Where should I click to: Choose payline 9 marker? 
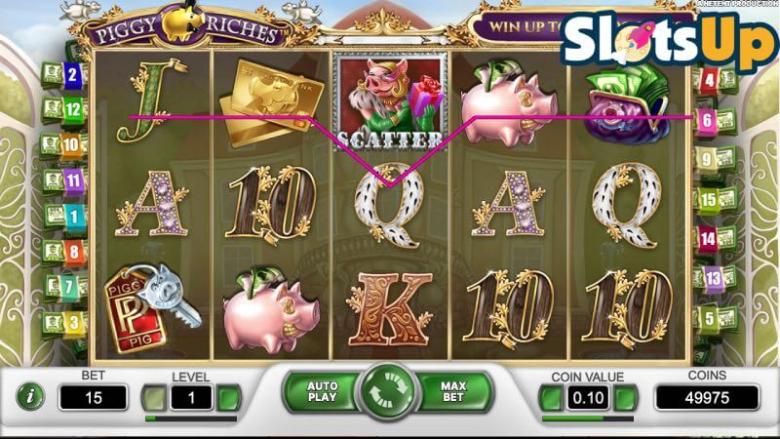(707, 159)
